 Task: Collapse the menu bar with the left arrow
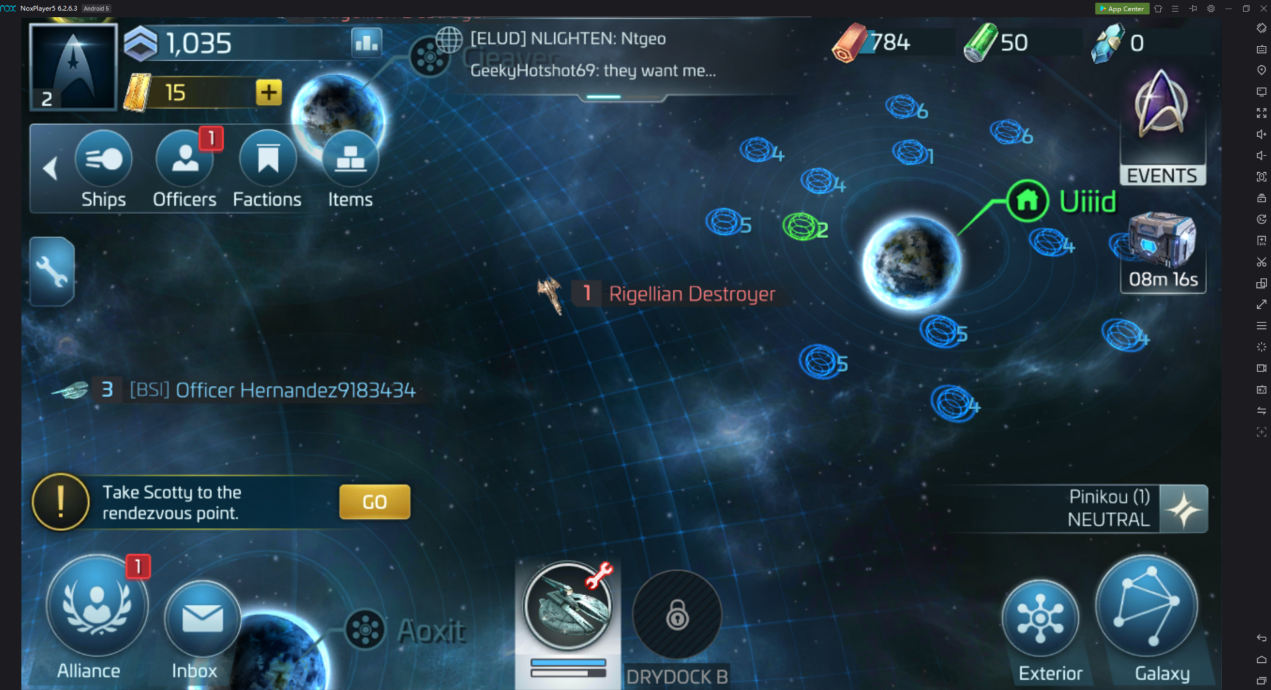click(x=49, y=168)
